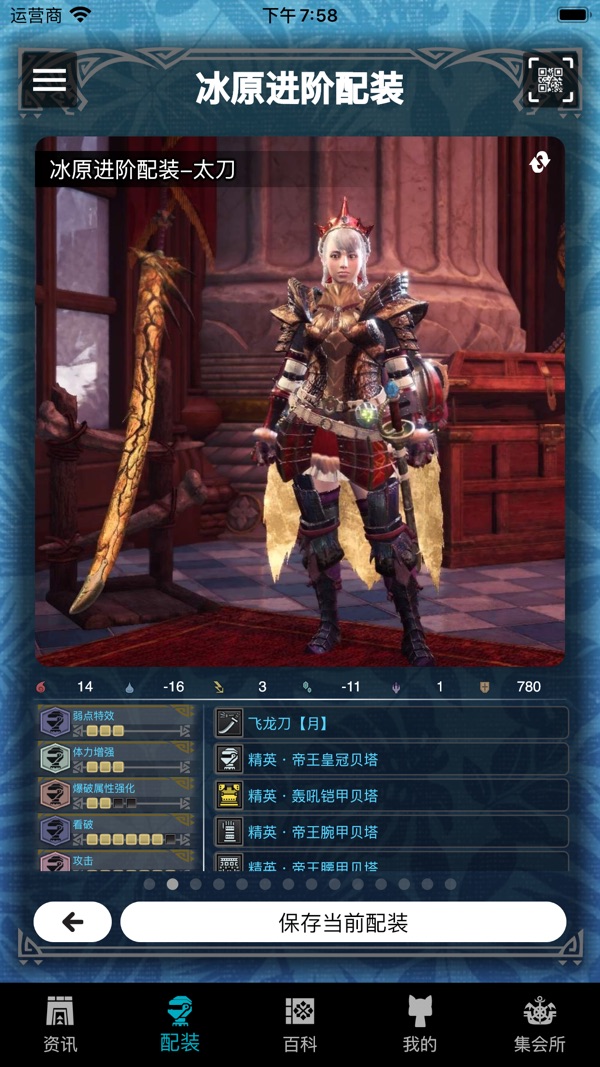Choose the 体力增强 skill entry
Viewport: 600px width, 1067px height.
coord(116,759)
